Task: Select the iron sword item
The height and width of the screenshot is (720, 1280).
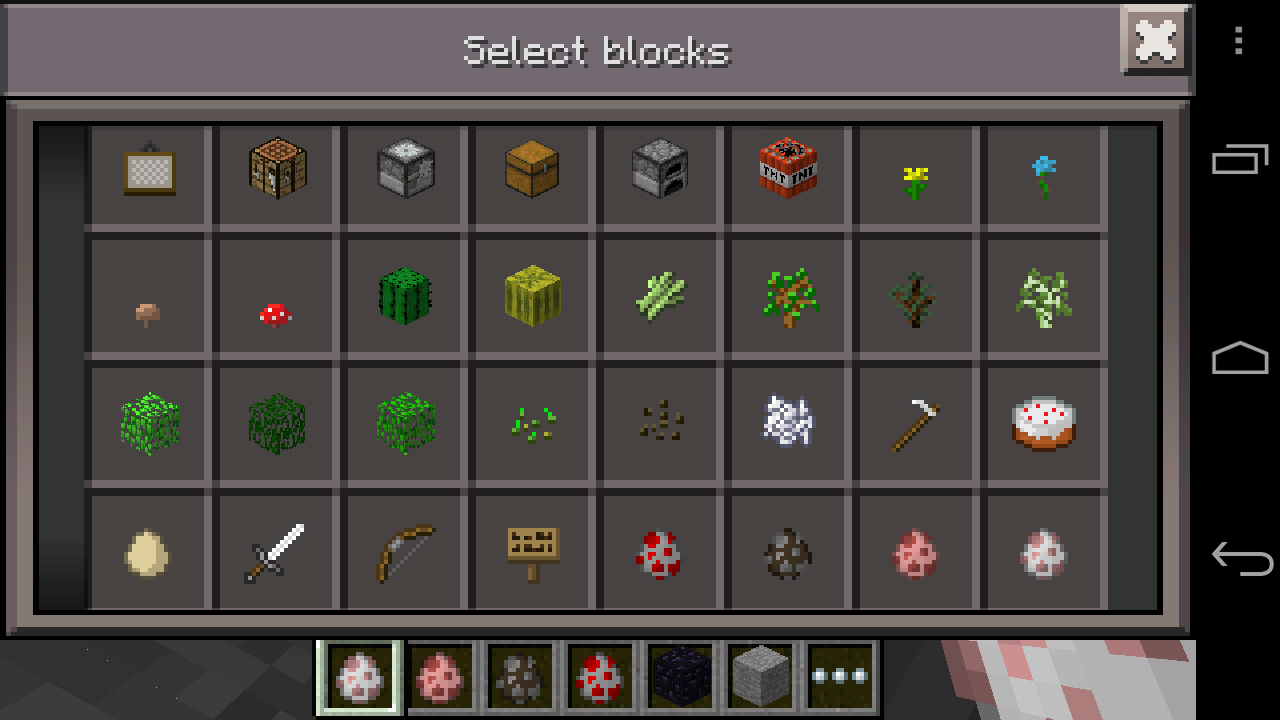Action: (276, 548)
